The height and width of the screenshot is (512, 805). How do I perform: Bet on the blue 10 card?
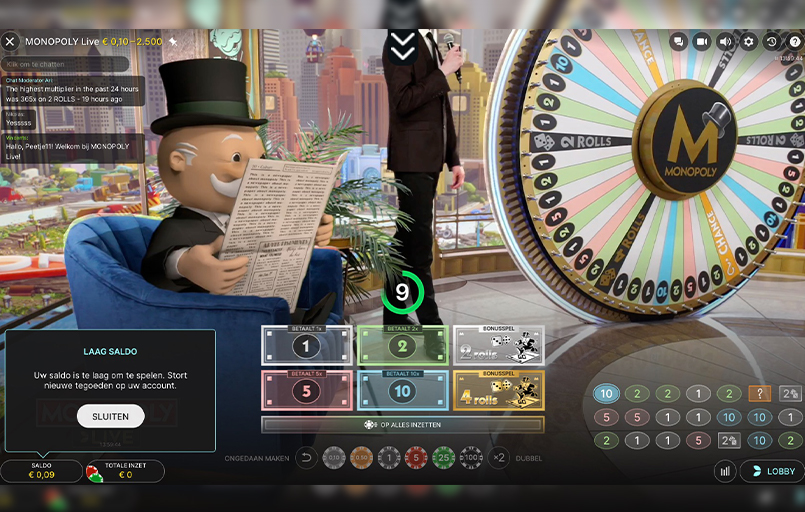click(x=402, y=391)
